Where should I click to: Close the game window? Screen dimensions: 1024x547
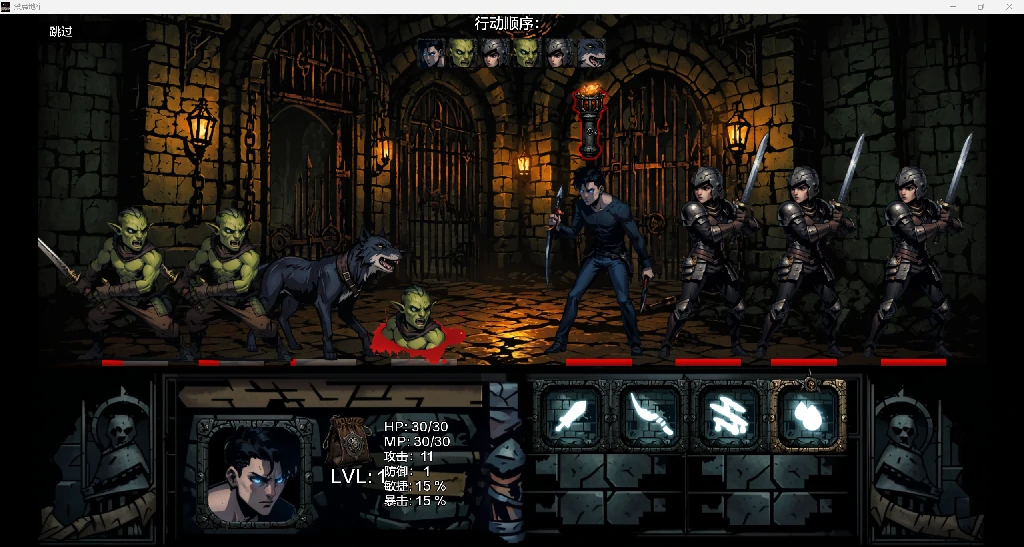1008,6
